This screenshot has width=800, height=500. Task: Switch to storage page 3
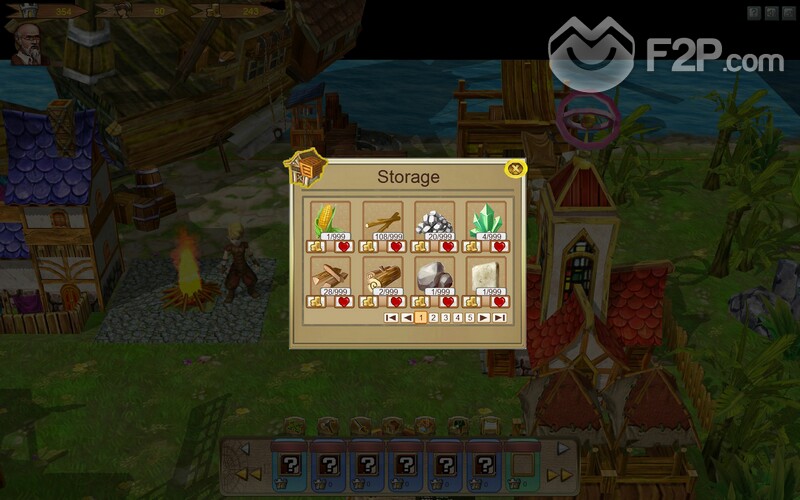click(x=446, y=318)
